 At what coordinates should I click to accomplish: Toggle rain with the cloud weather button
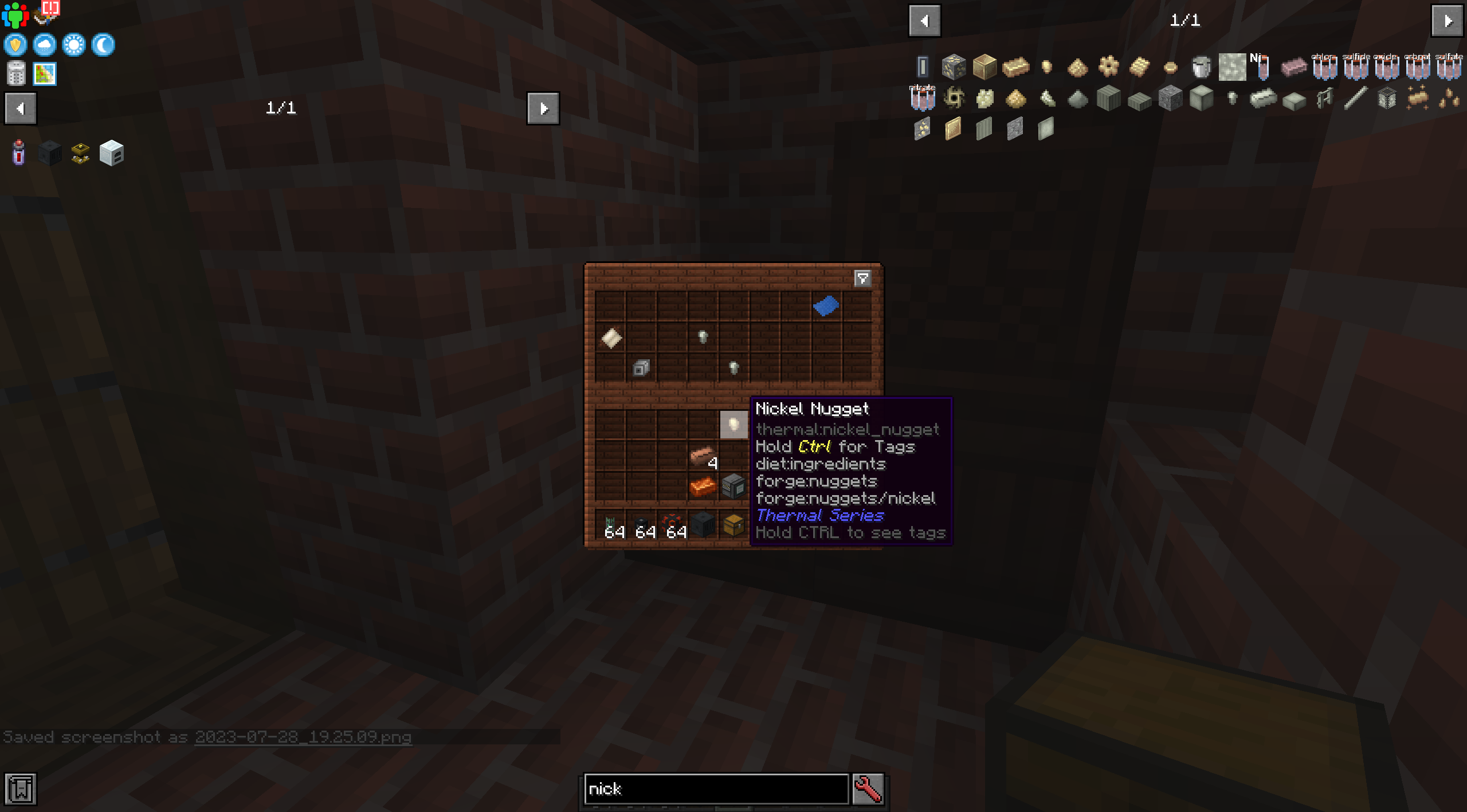[45, 45]
